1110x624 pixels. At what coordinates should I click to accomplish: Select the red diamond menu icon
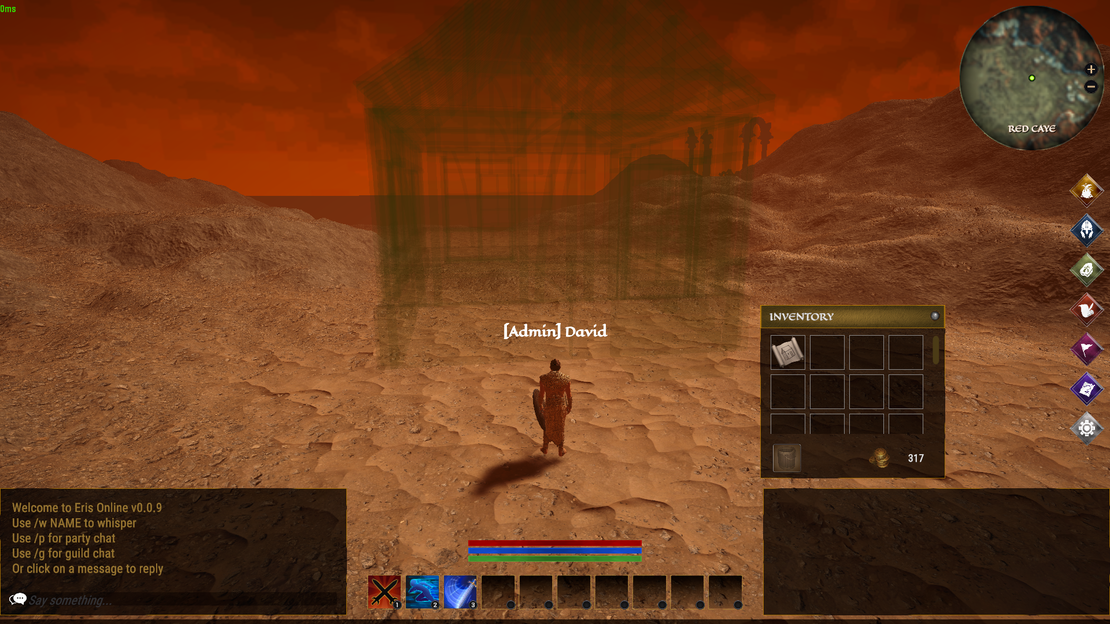coord(1086,309)
